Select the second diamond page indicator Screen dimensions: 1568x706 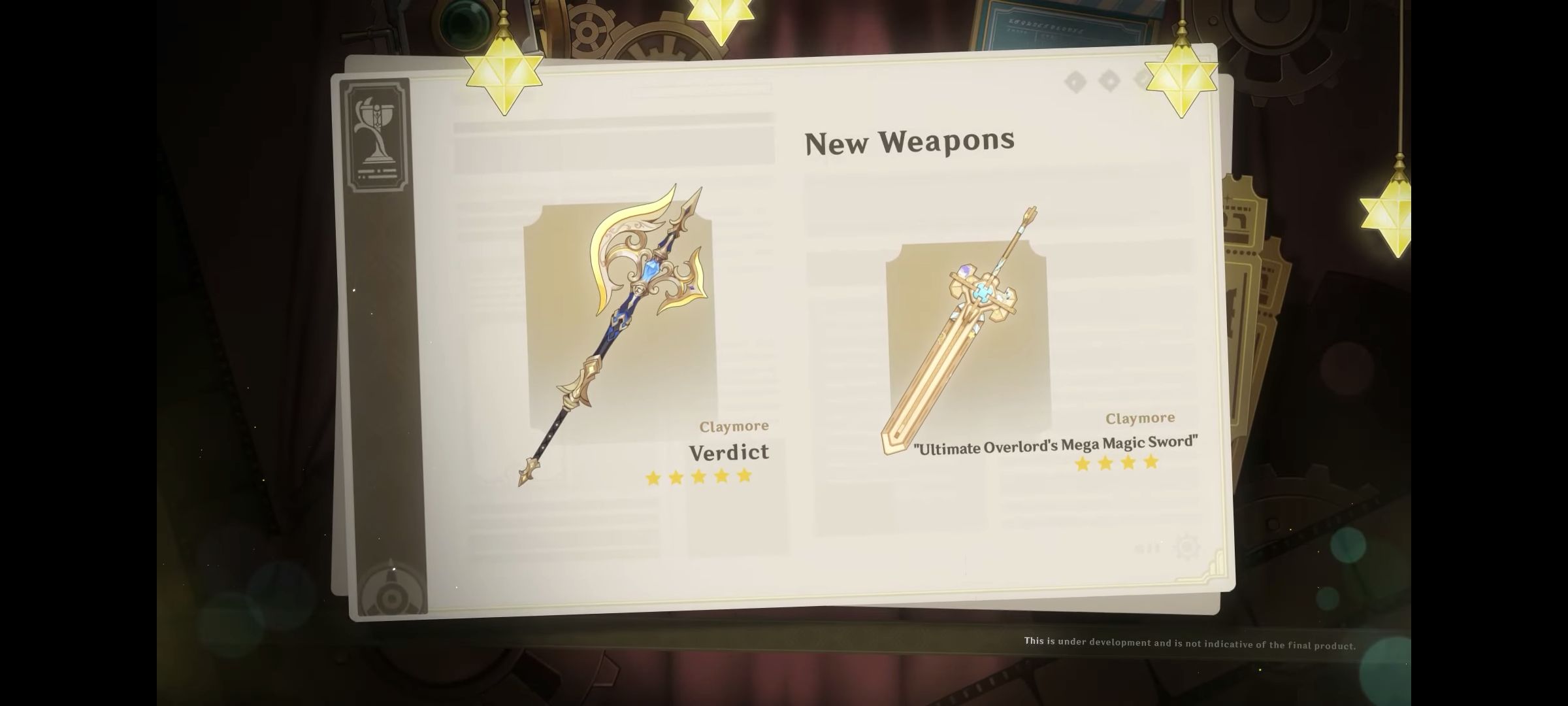1107,80
